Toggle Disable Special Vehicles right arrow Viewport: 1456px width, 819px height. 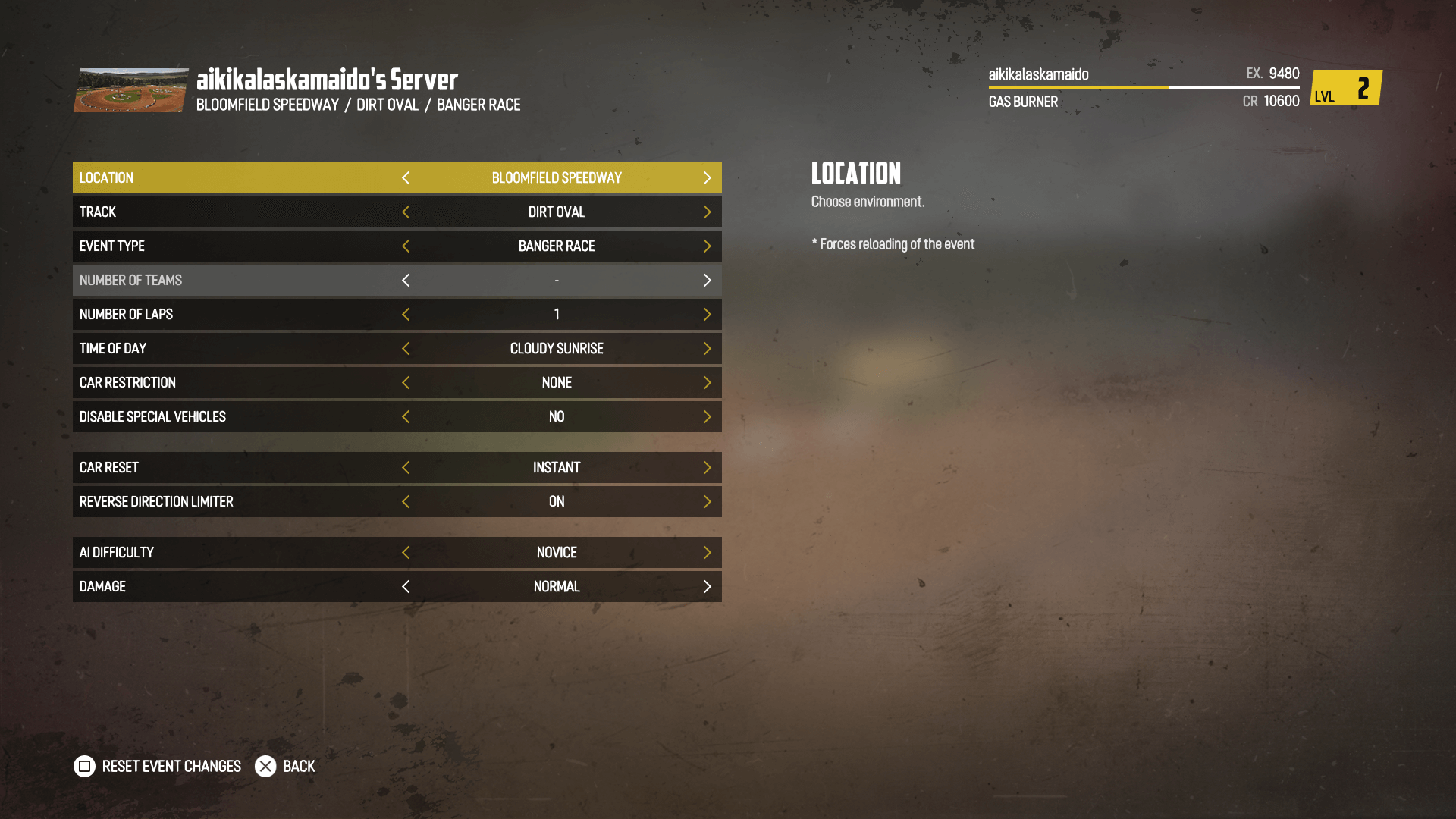[707, 417]
